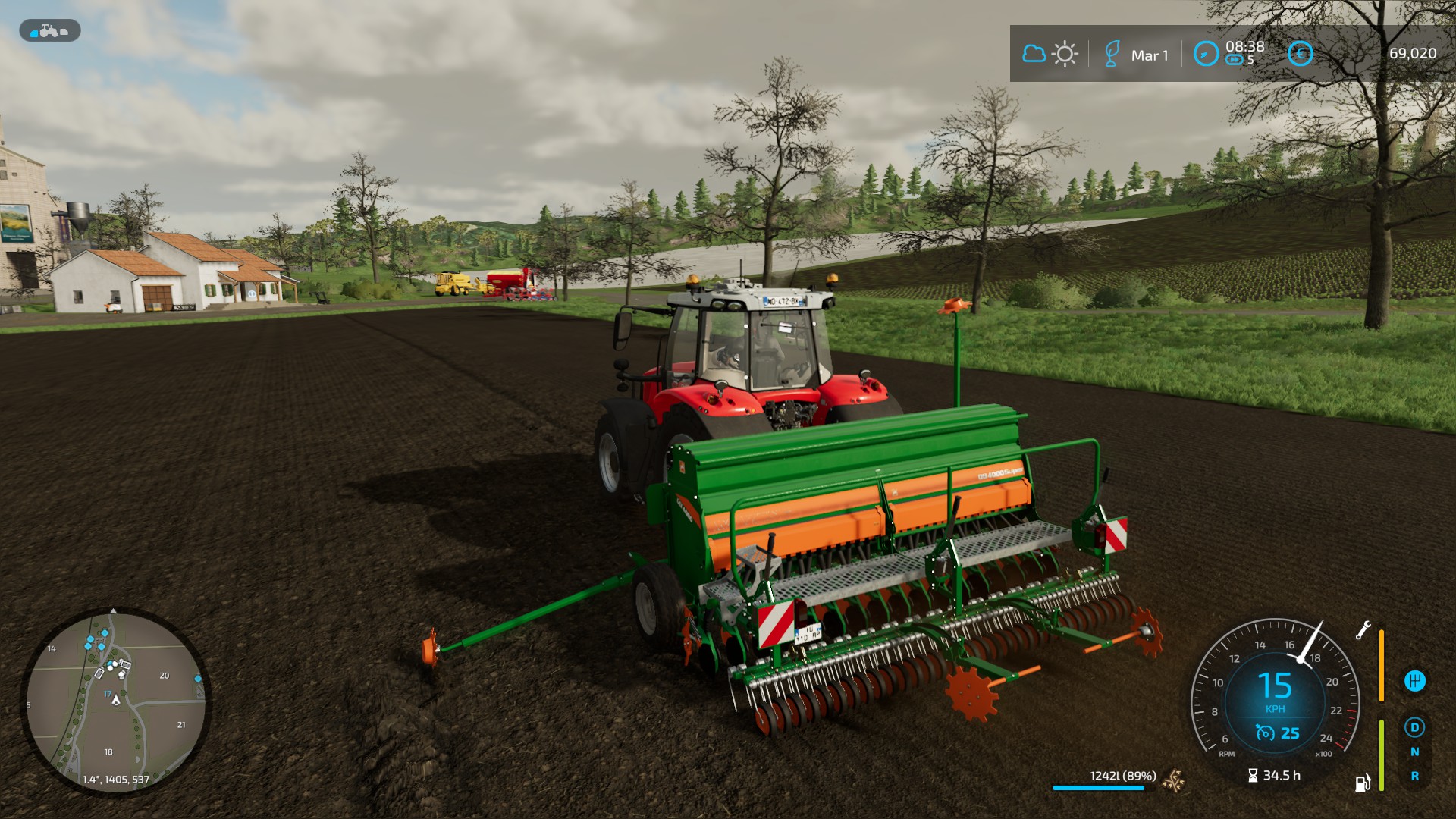Select the blue clock icon
The width and height of the screenshot is (1456, 819).
[1206, 54]
